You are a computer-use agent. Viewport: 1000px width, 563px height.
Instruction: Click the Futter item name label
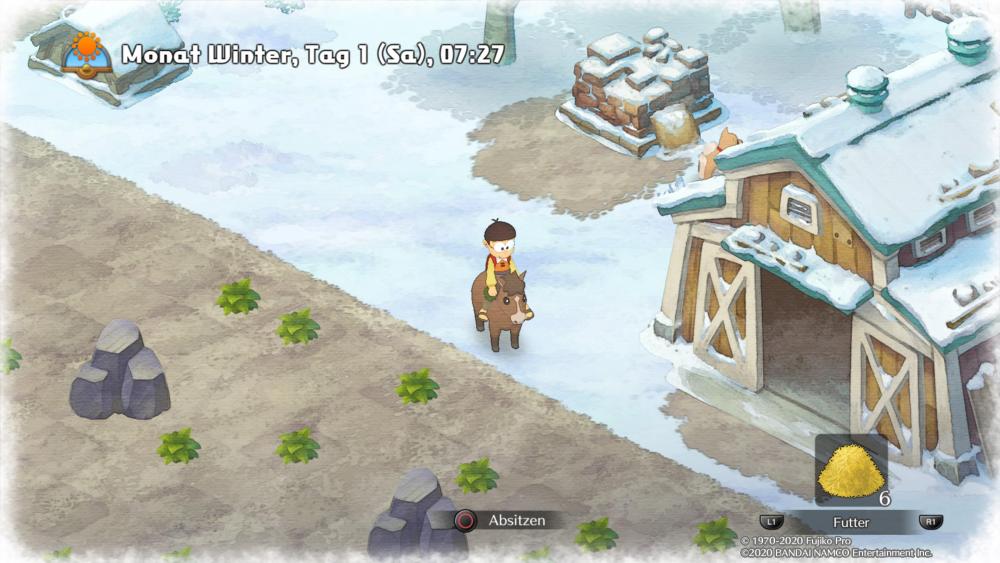[x=851, y=522]
